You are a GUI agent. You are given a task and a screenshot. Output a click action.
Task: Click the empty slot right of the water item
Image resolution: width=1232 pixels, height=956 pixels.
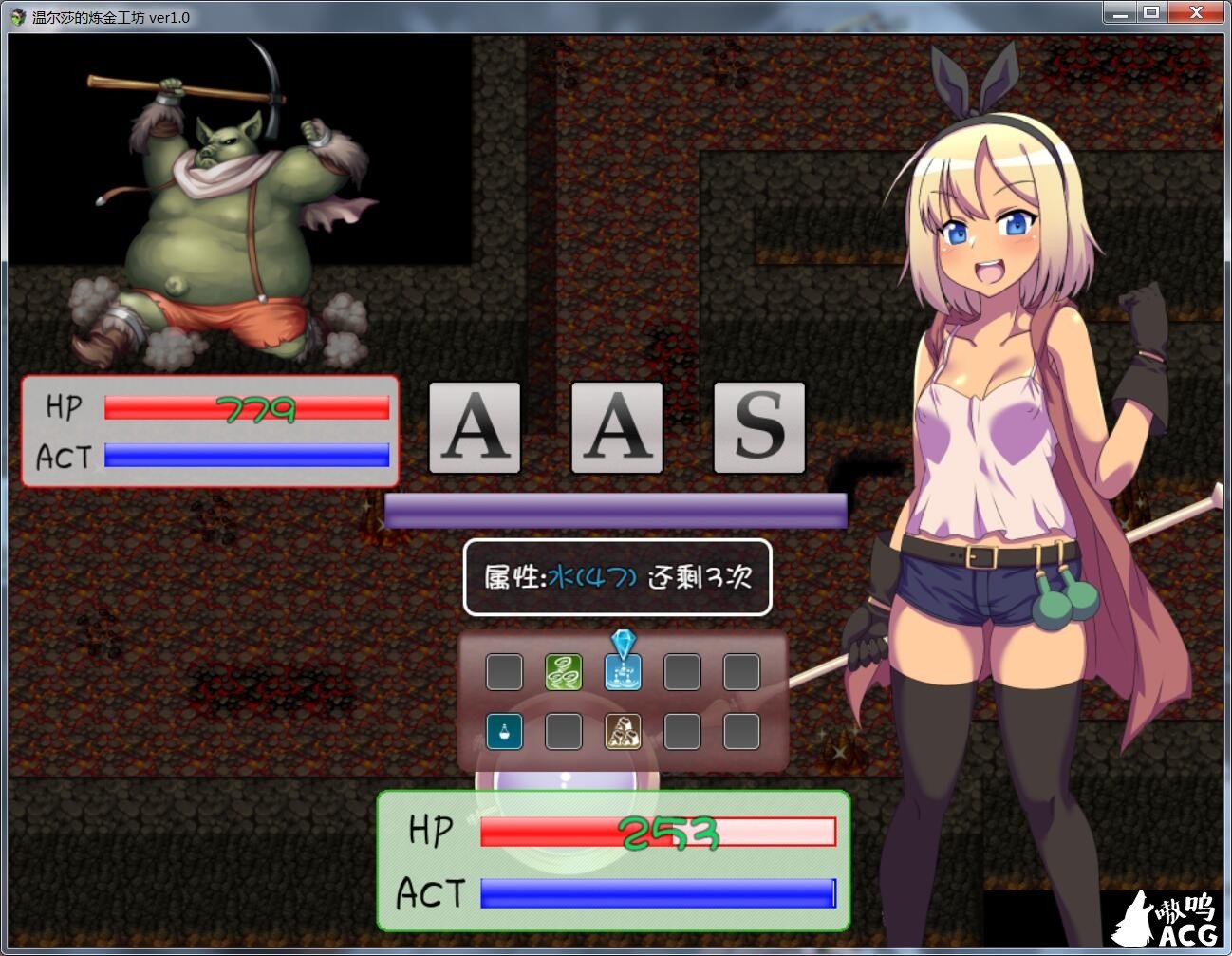pos(682,670)
